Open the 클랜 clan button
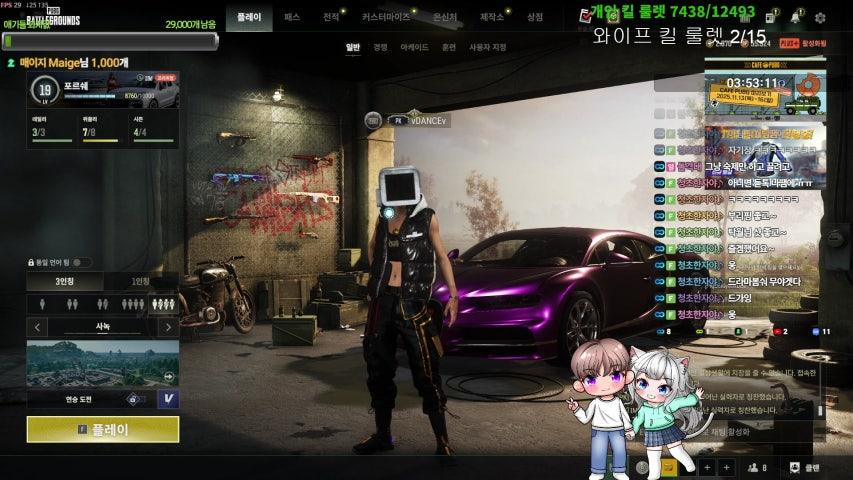Viewport: 853px width, 480px height. pyautogui.click(x=805, y=467)
